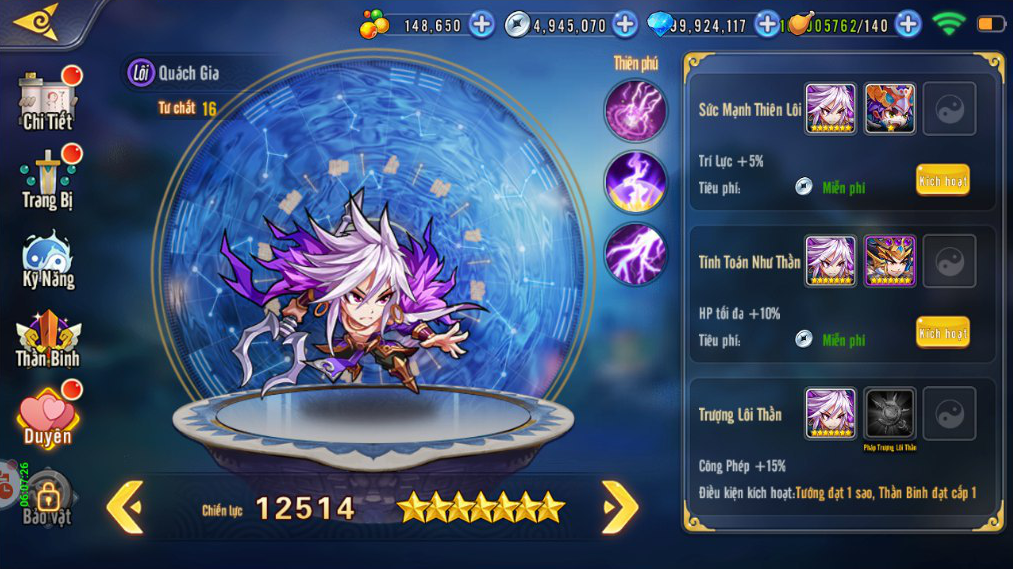Viewport: 1013px width, 569px height.
Task: View the lightning strike talent icon
Action: (x=635, y=182)
